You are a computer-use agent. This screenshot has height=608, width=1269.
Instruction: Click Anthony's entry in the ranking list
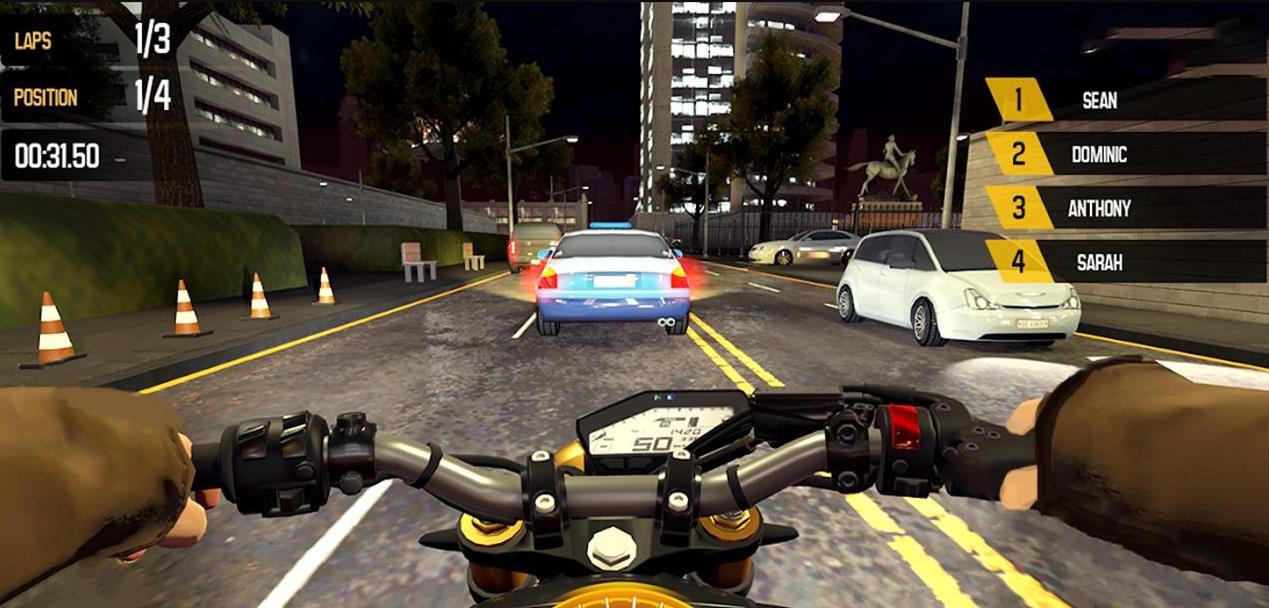1100,208
